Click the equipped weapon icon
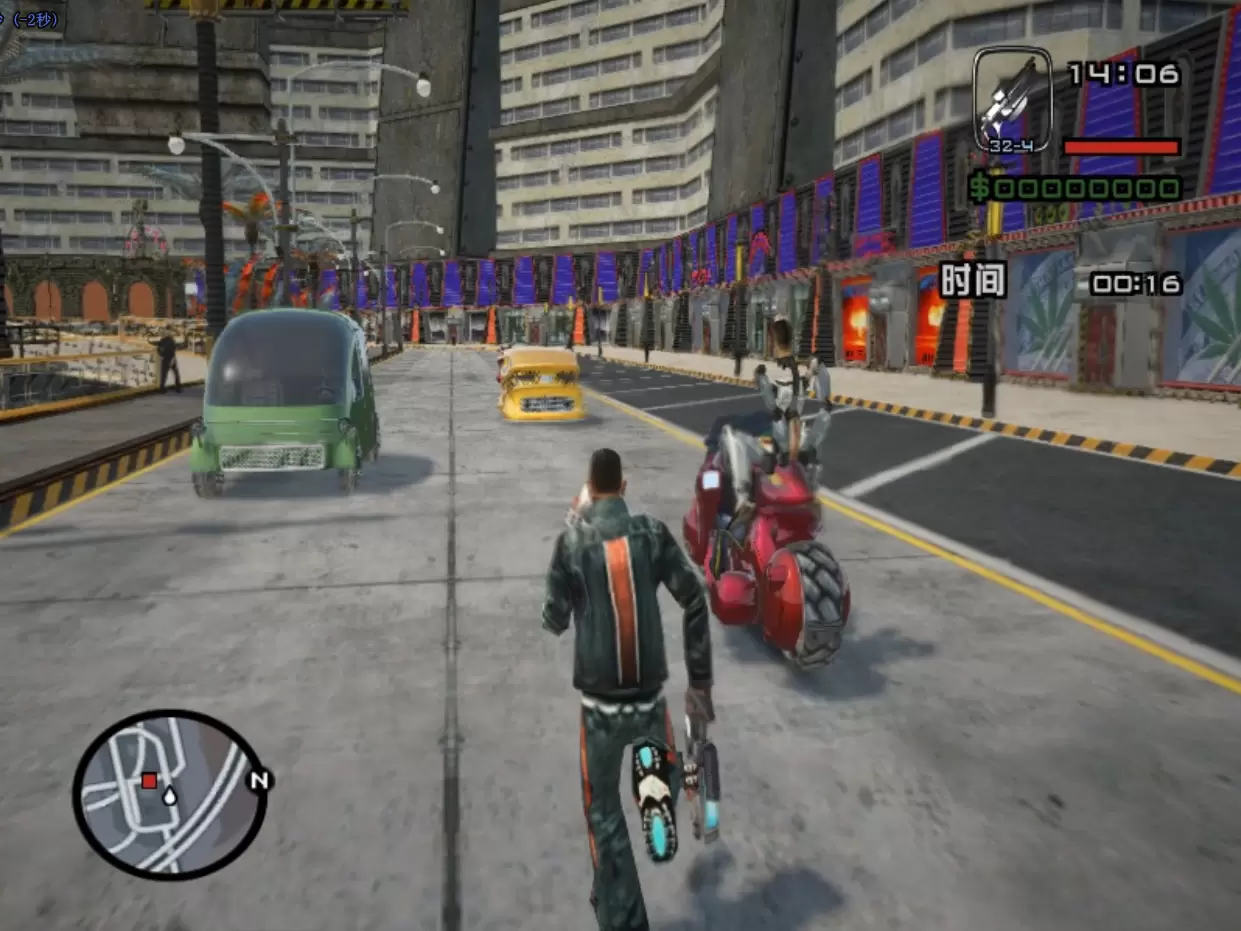 1012,97
